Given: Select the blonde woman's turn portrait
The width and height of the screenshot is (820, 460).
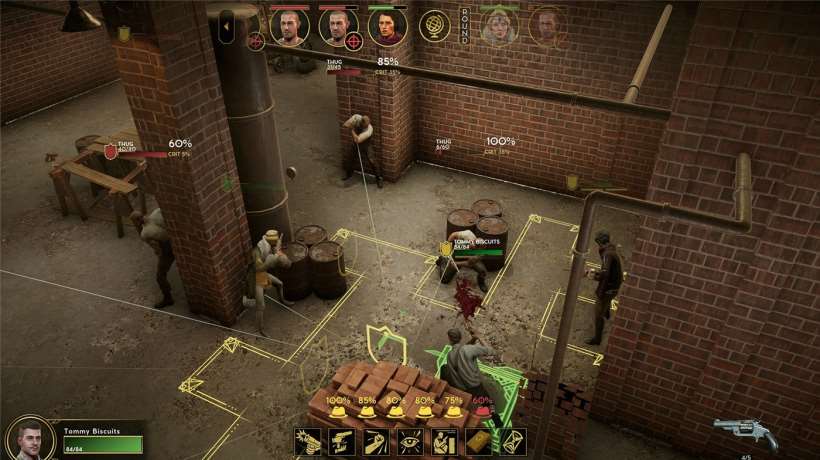Looking at the screenshot, I should point(500,28).
